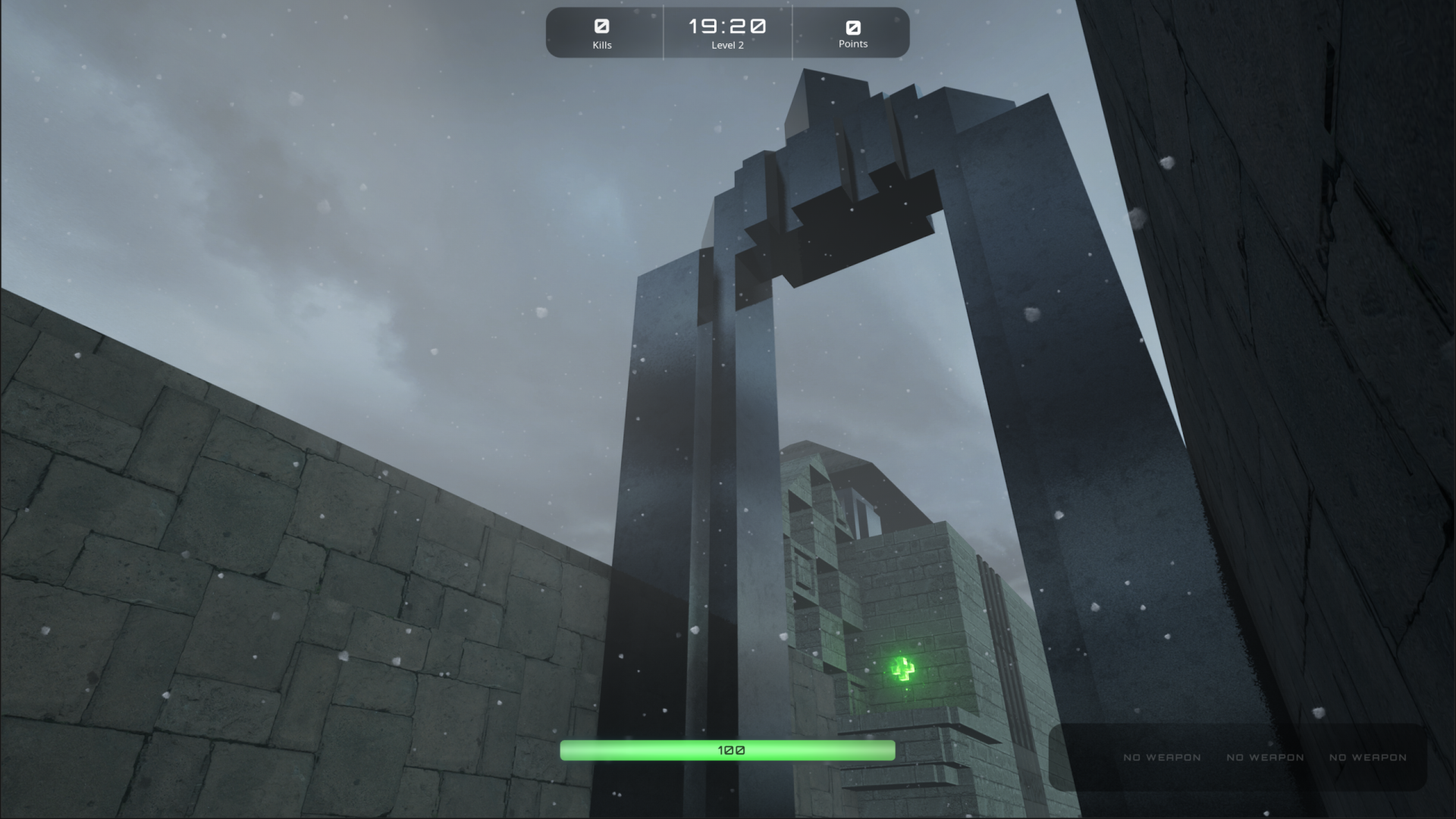Select the rightmost NO WEAPON slot

1367,757
